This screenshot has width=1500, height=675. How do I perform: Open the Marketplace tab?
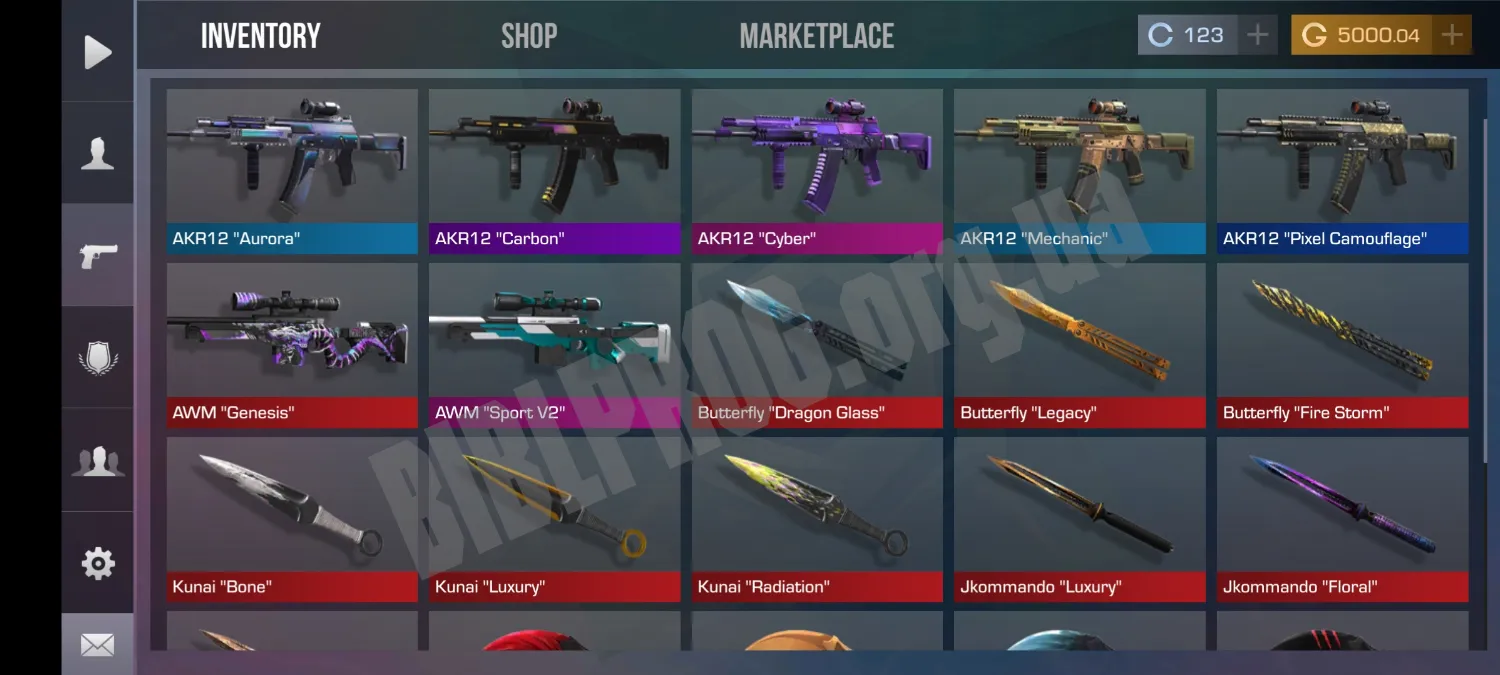tap(816, 36)
